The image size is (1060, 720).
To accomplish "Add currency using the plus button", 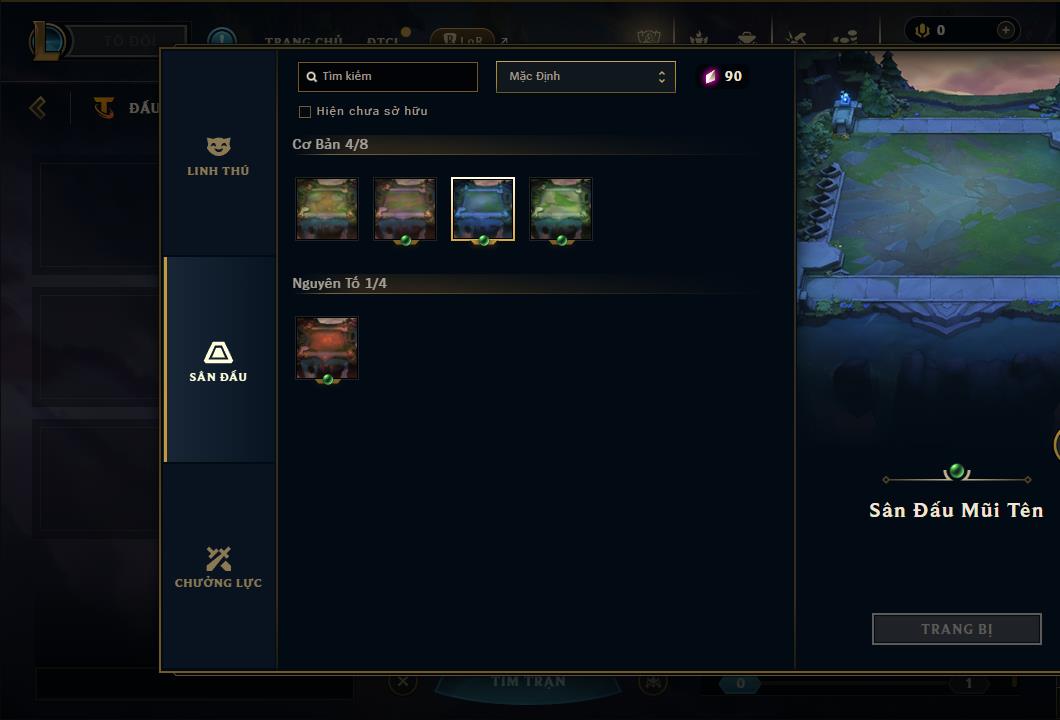I will pos(1005,30).
